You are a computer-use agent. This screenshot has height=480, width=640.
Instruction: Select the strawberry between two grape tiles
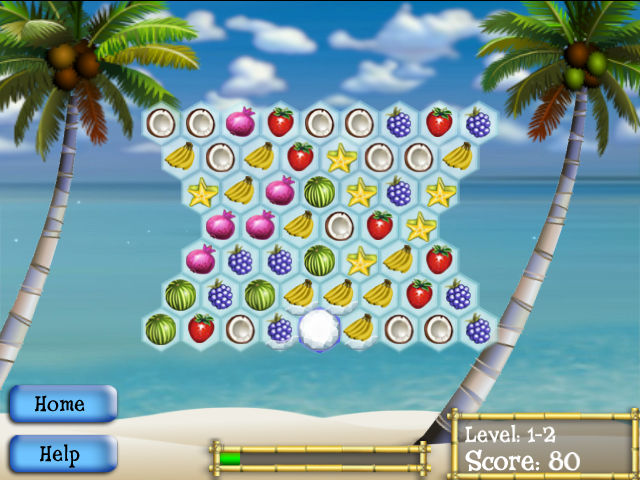click(439, 123)
